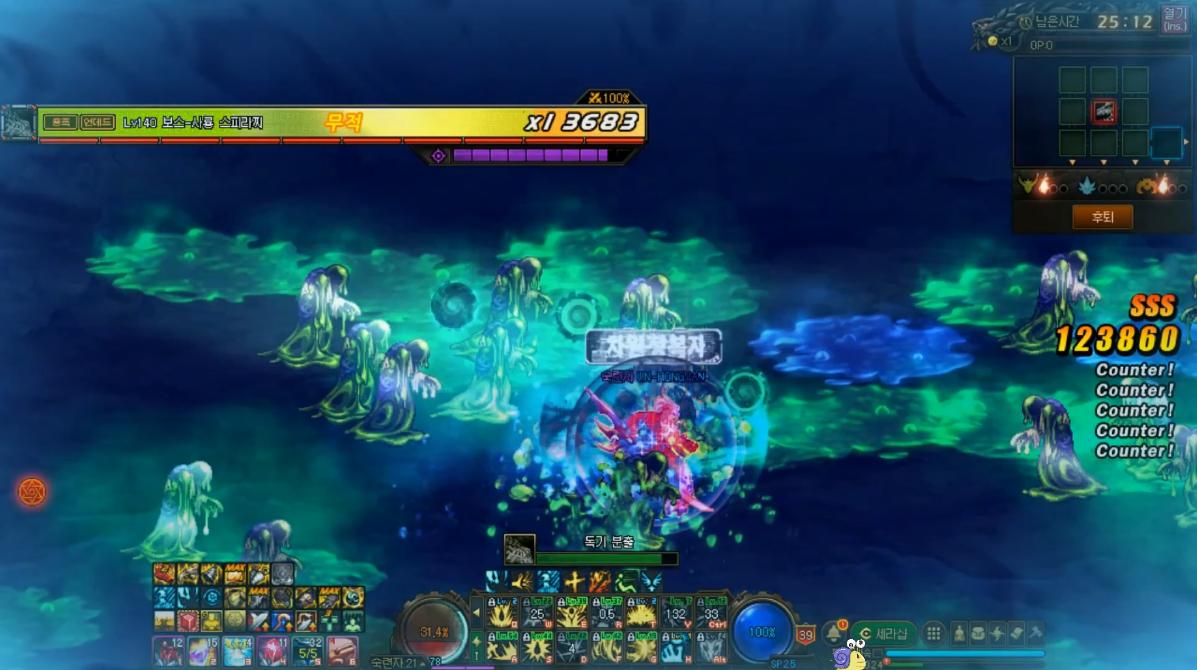Click the green 세라샵 cera shop button
This screenshot has width=1197, height=670.
click(x=884, y=633)
